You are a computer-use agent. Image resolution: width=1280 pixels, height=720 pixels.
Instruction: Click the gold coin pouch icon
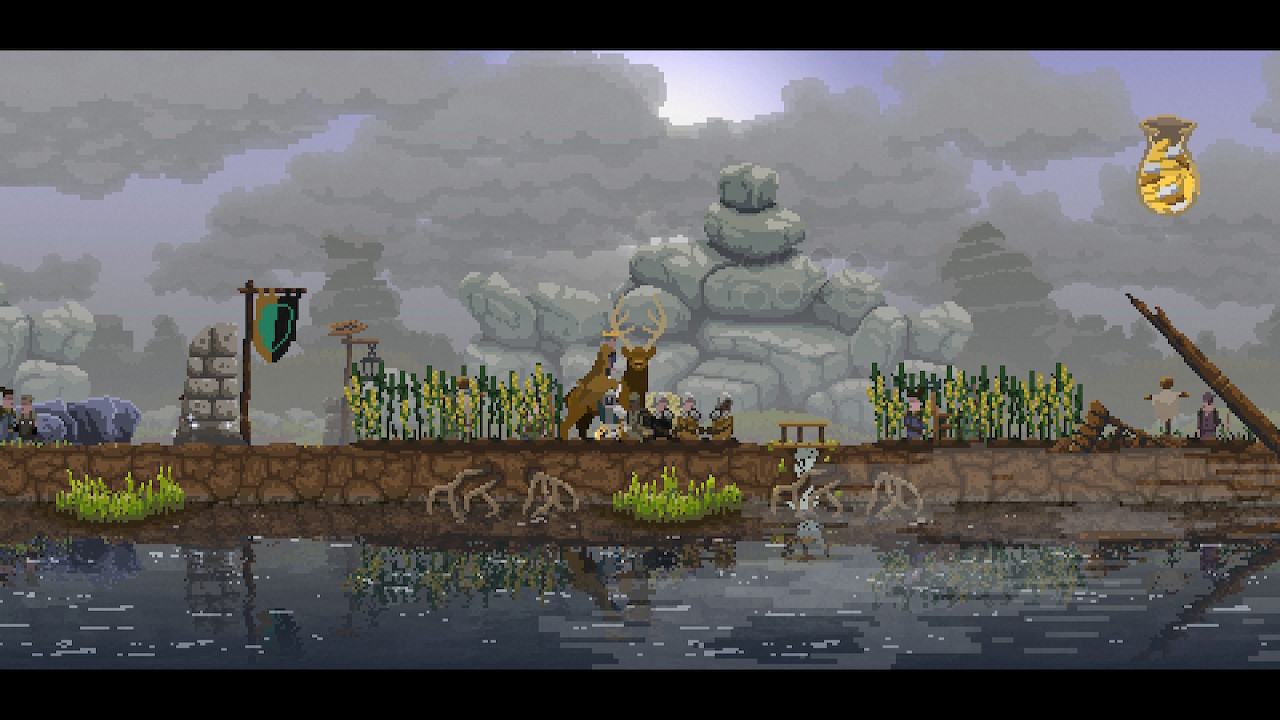[x=1167, y=166]
